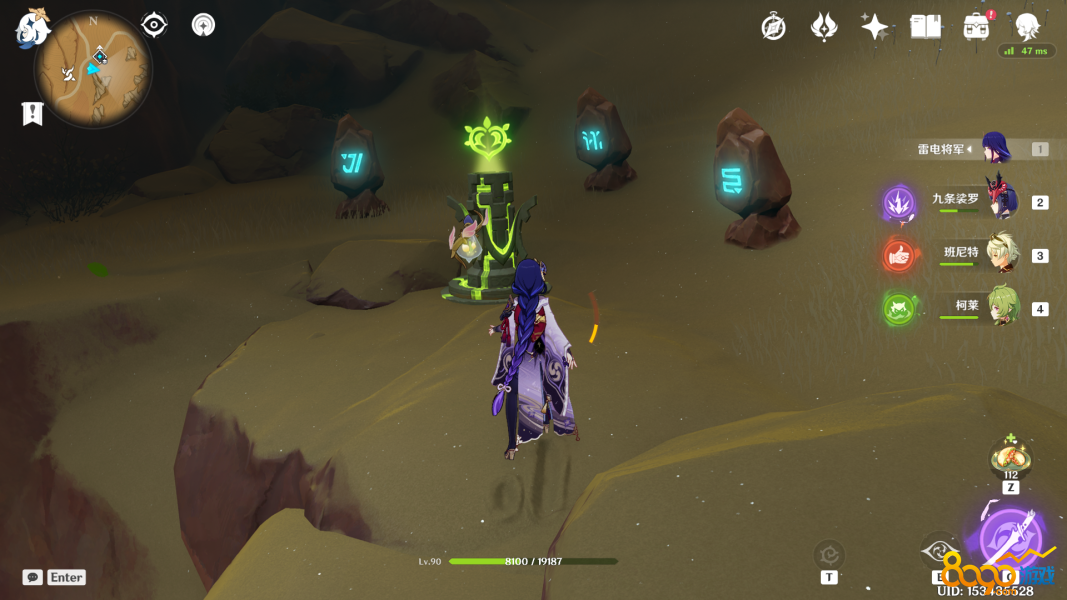Open the quest log bookmark icon
1067x600 pixels.
click(33, 114)
